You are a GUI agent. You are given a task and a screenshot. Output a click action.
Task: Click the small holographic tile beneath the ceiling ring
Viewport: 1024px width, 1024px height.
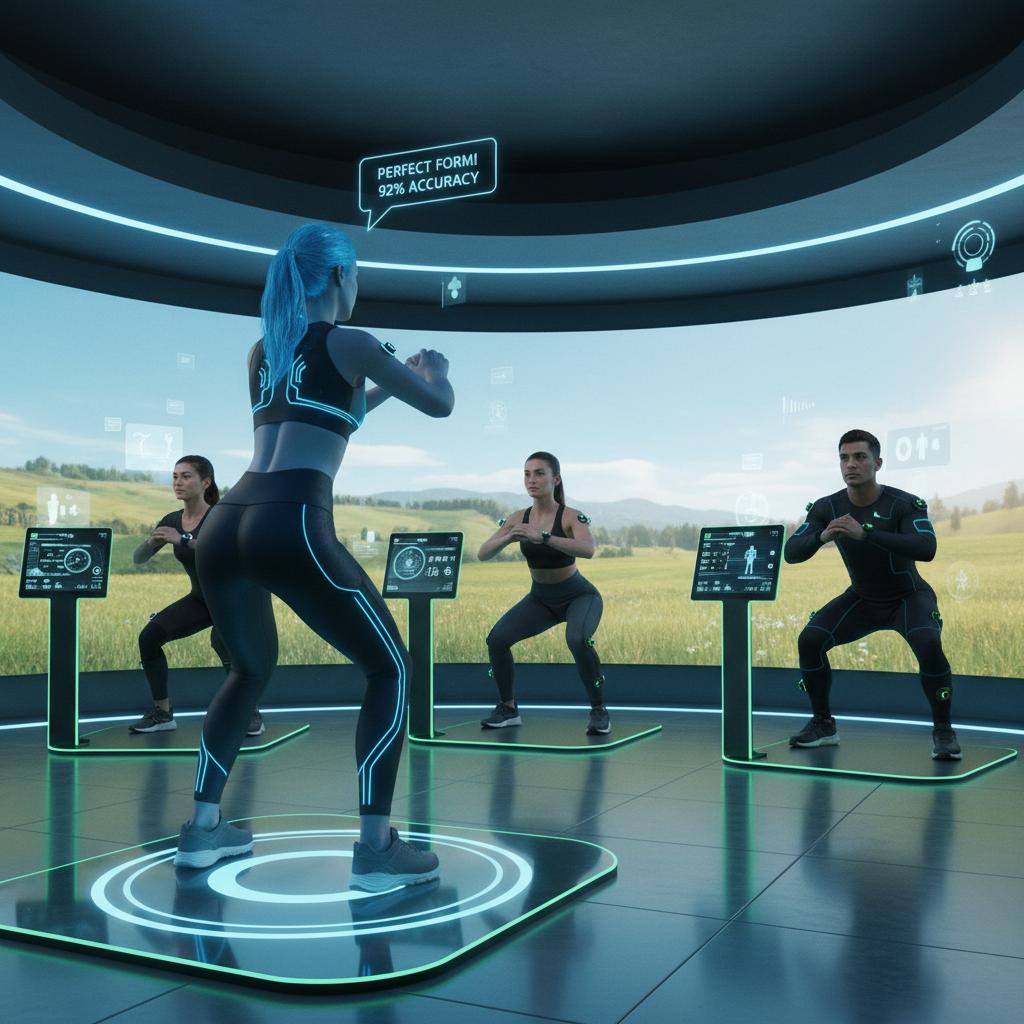tap(454, 290)
